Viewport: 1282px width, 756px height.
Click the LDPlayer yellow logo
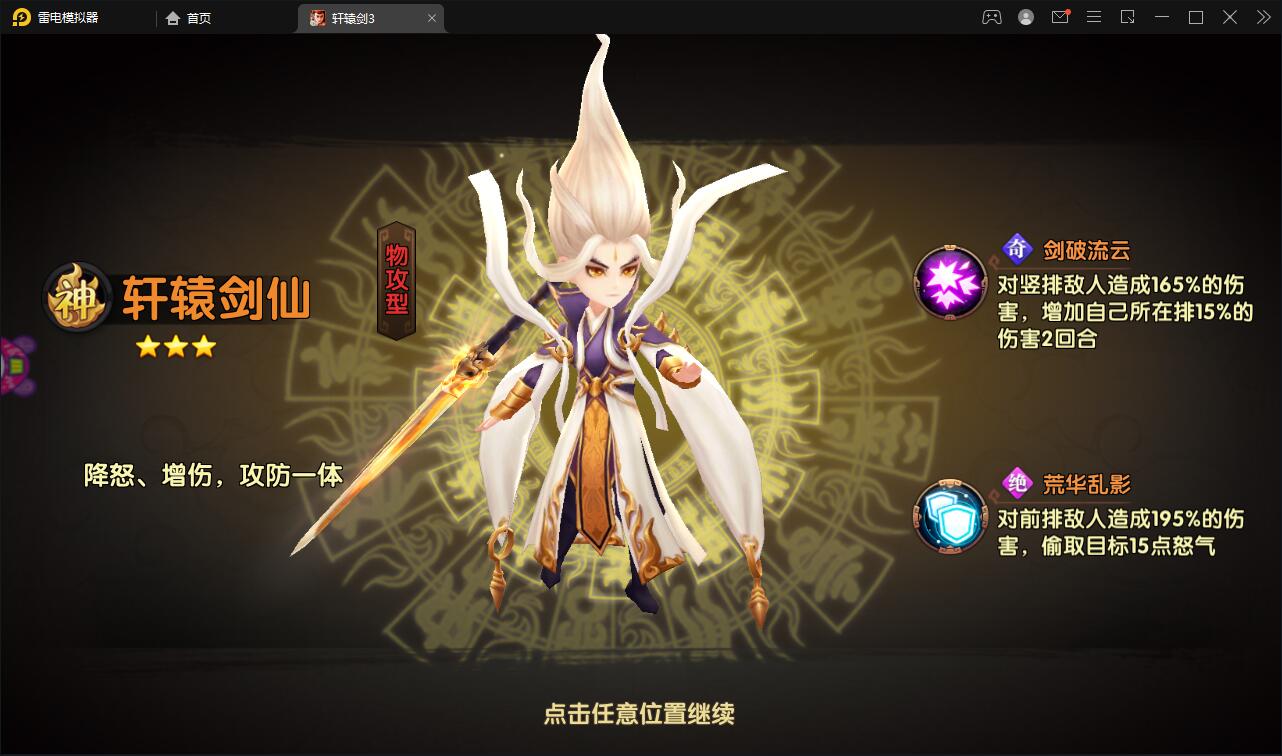pos(22,17)
